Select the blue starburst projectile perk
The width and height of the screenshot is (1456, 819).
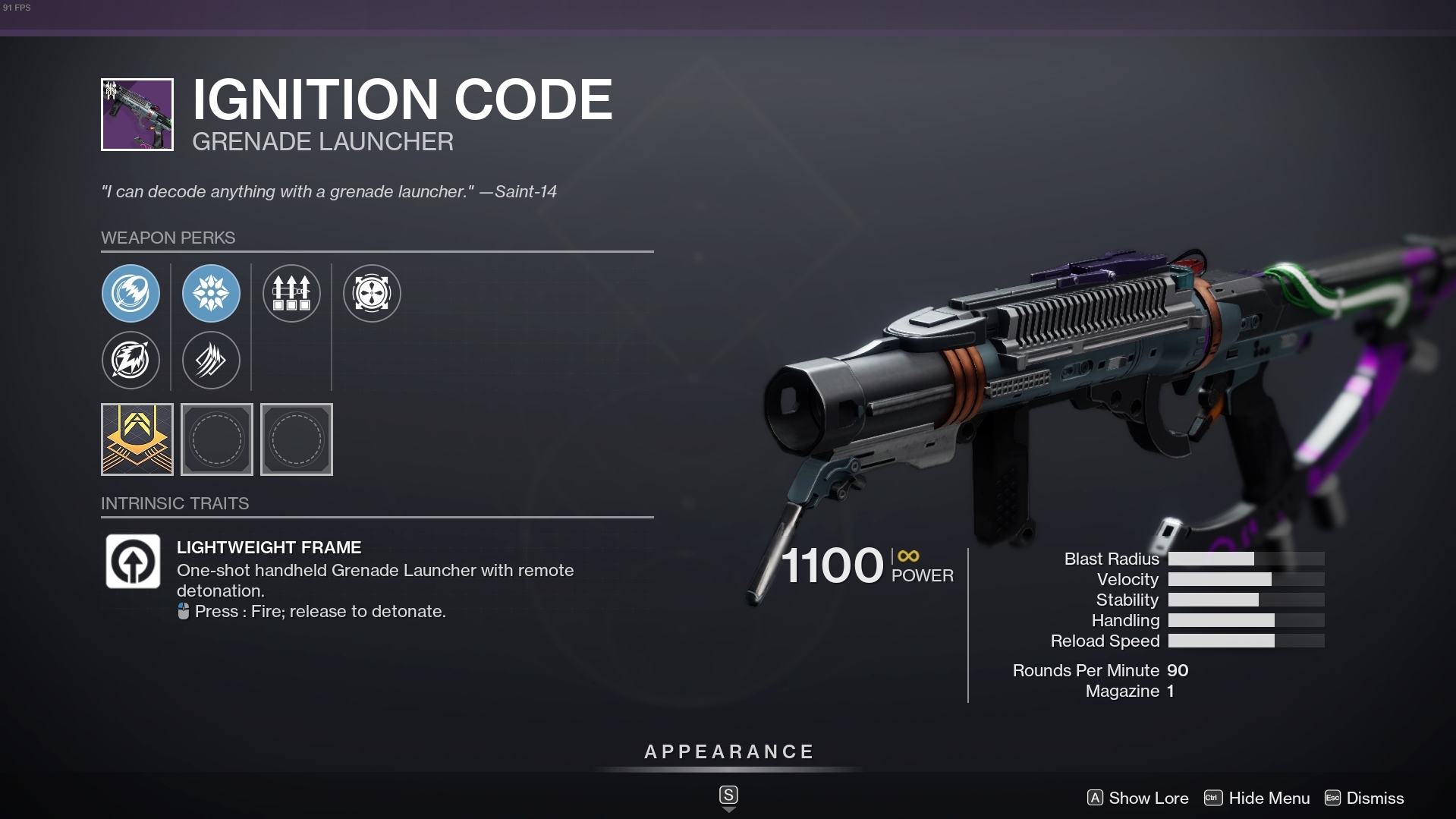tap(211, 293)
